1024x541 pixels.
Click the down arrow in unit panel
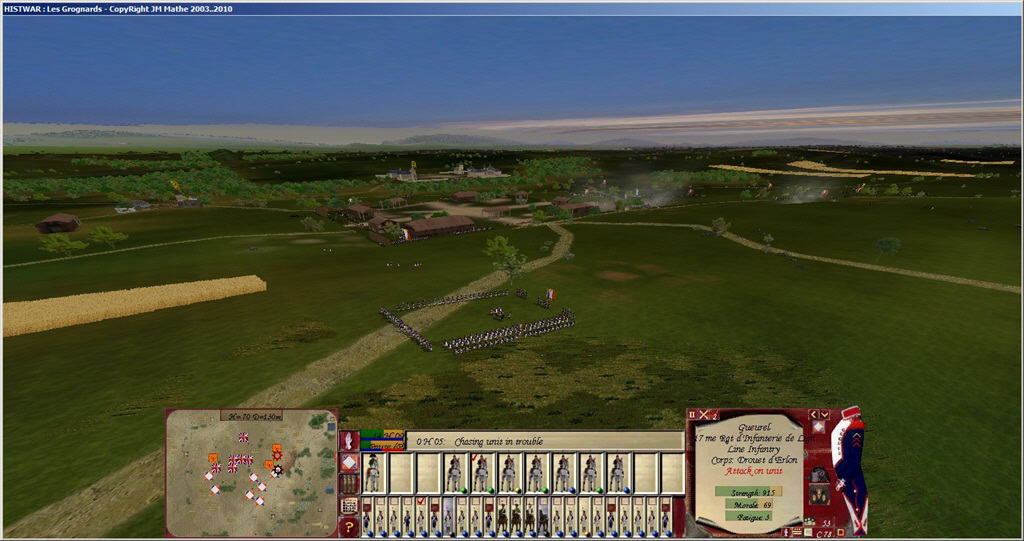point(824,414)
